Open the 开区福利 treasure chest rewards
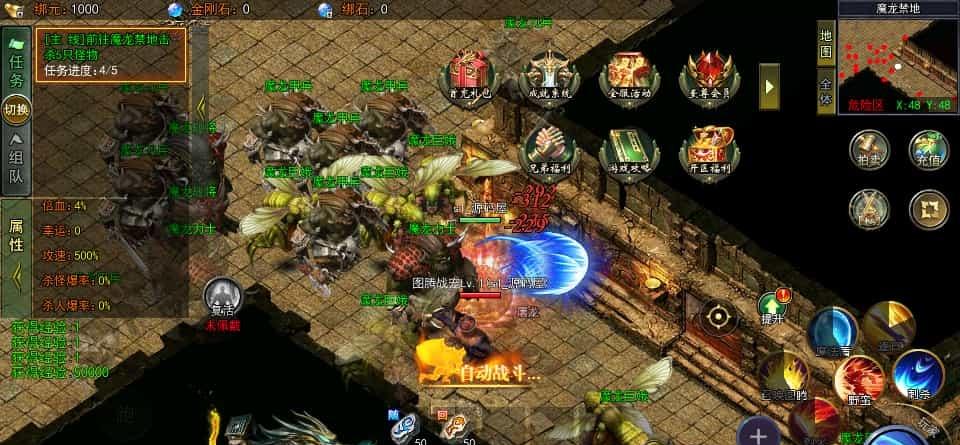 click(x=710, y=152)
